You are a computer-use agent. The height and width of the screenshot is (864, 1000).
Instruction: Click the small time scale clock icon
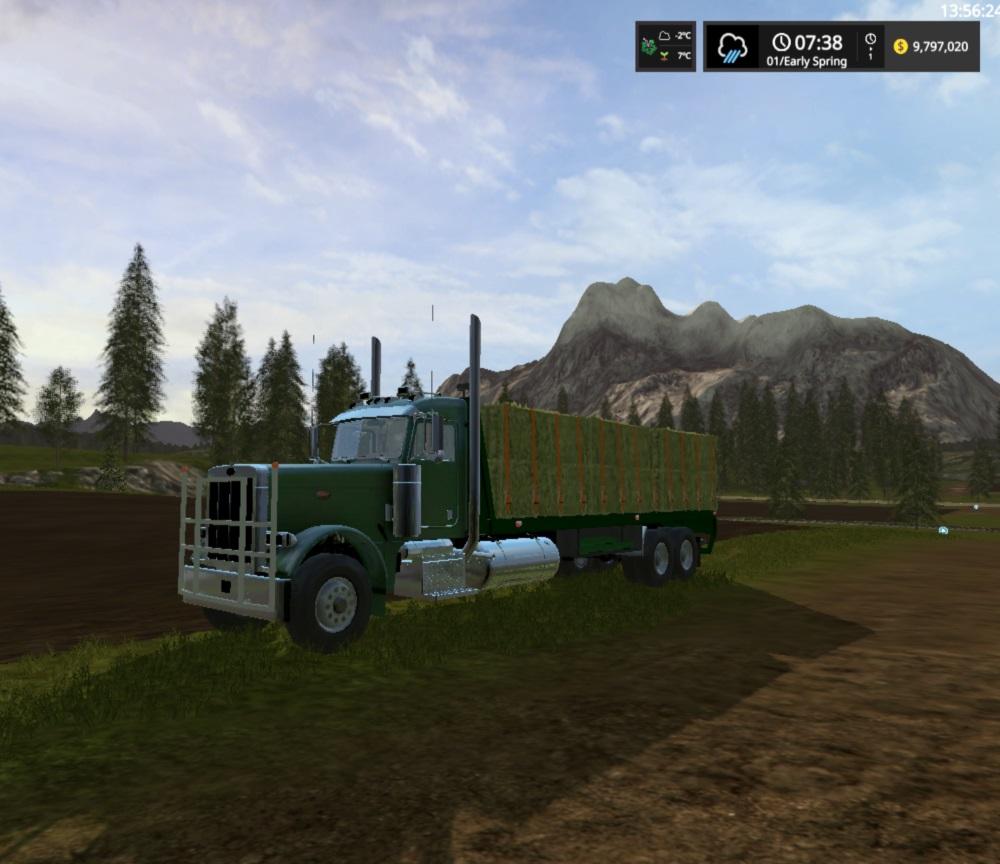pyautogui.click(x=870, y=40)
